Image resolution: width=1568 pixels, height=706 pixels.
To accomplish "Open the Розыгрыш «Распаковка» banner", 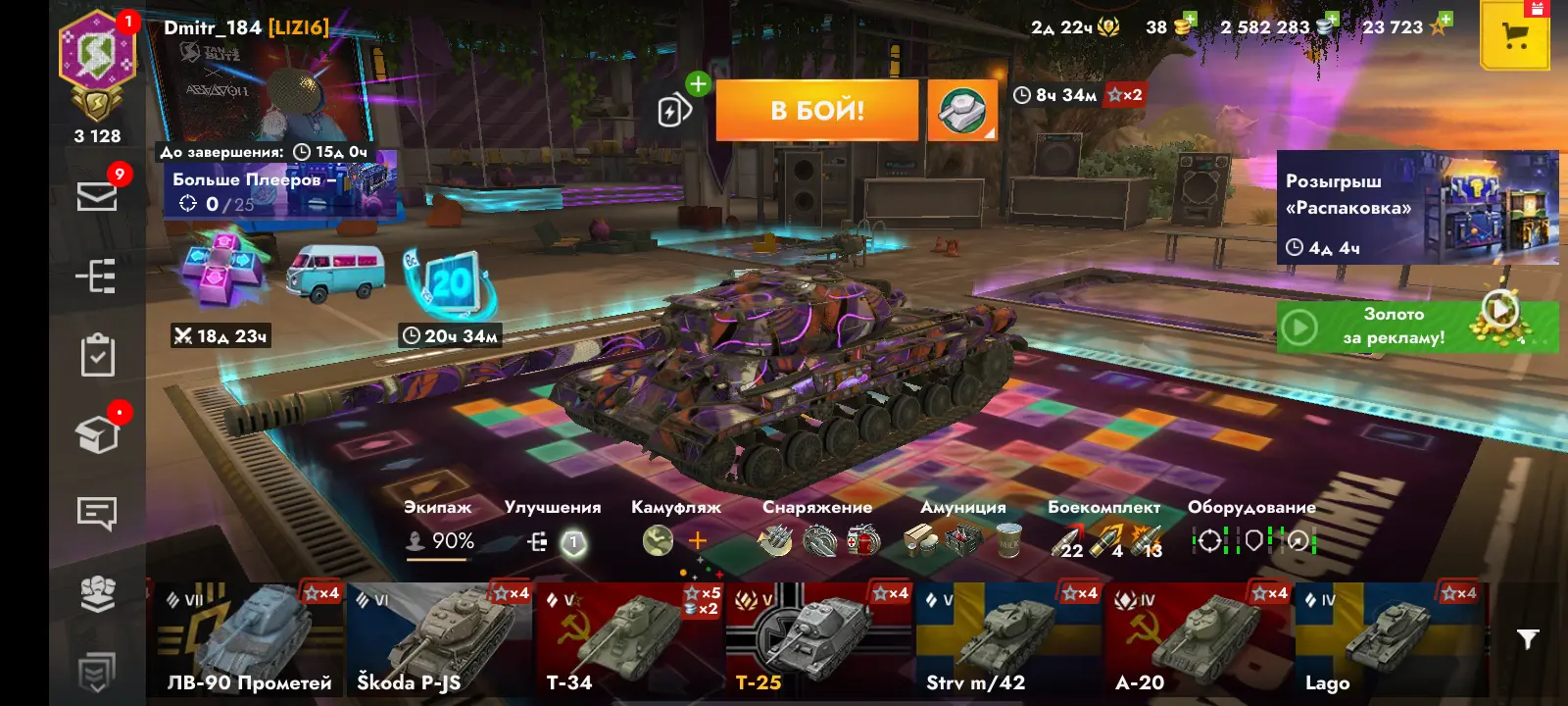I will (1417, 208).
